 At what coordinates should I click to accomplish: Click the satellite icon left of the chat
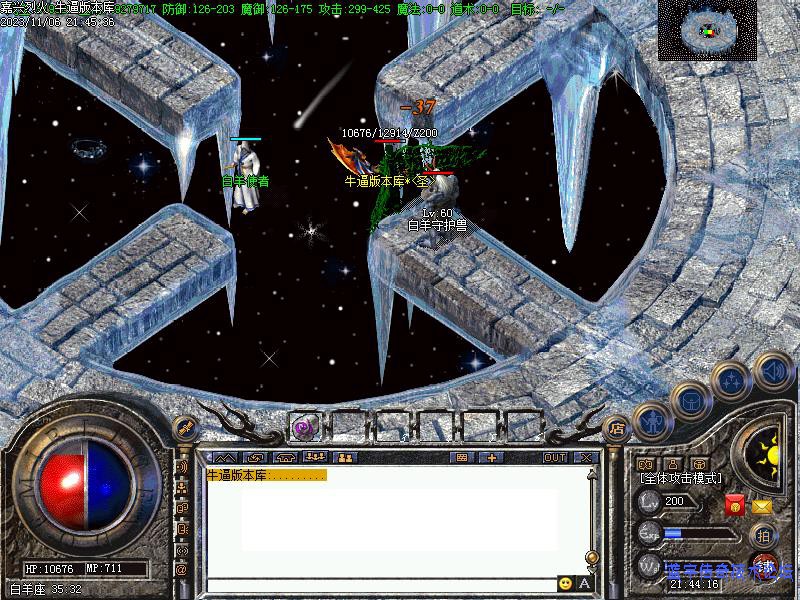click(x=183, y=429)
